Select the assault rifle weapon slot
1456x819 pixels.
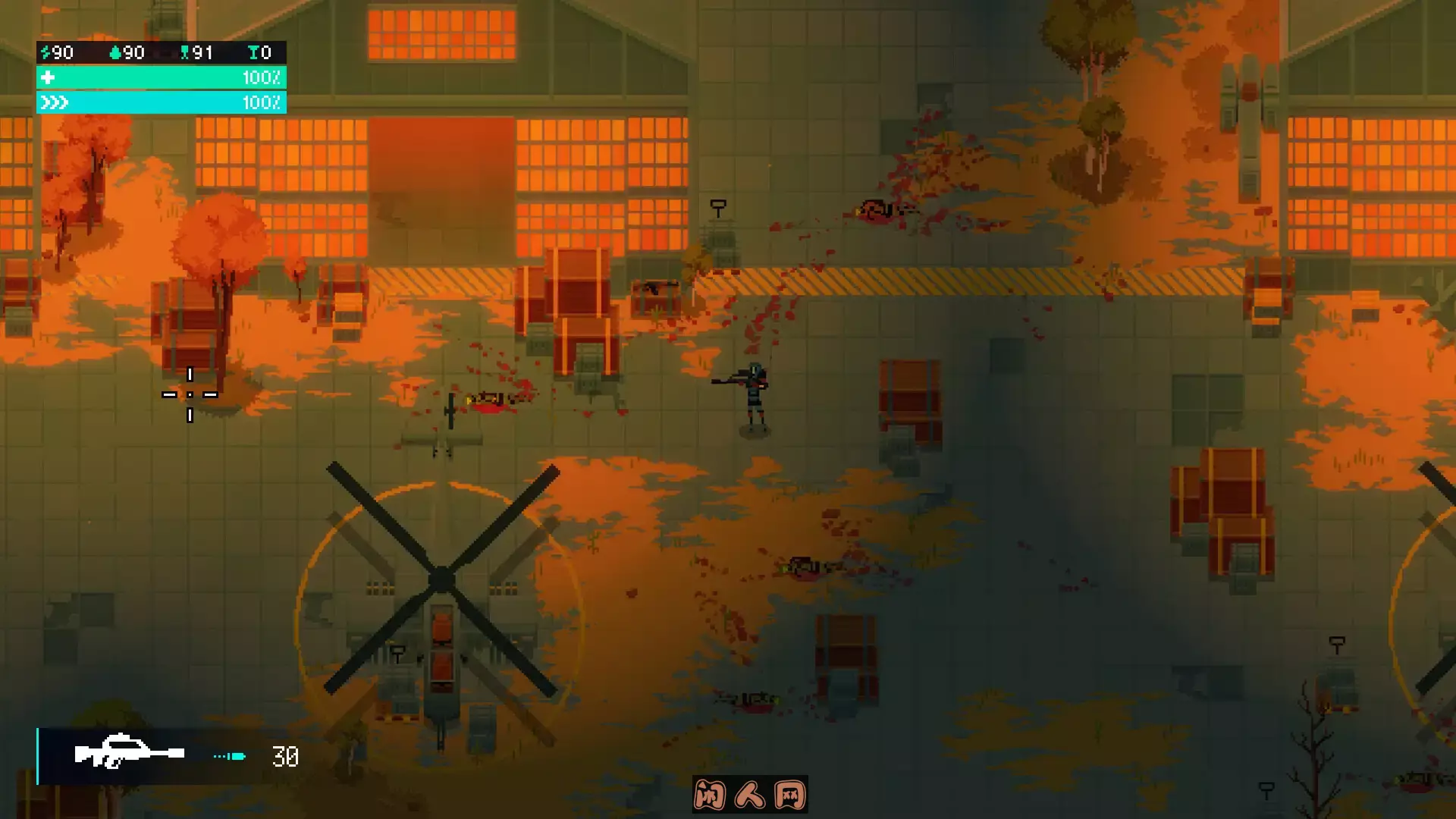pyautogui.click(x=129, y=755)
